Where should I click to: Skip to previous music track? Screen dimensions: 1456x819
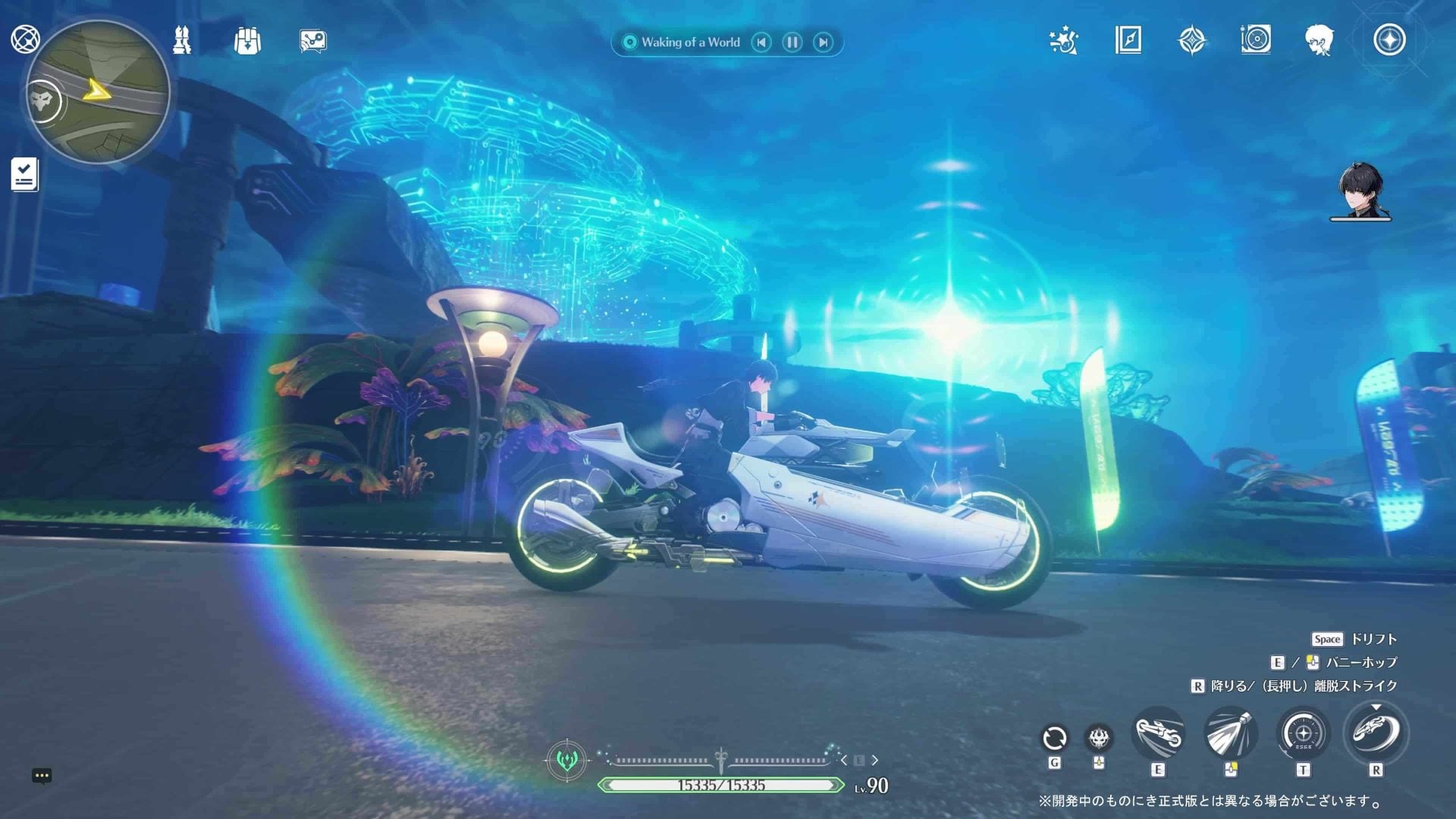(x=761, y=42)
